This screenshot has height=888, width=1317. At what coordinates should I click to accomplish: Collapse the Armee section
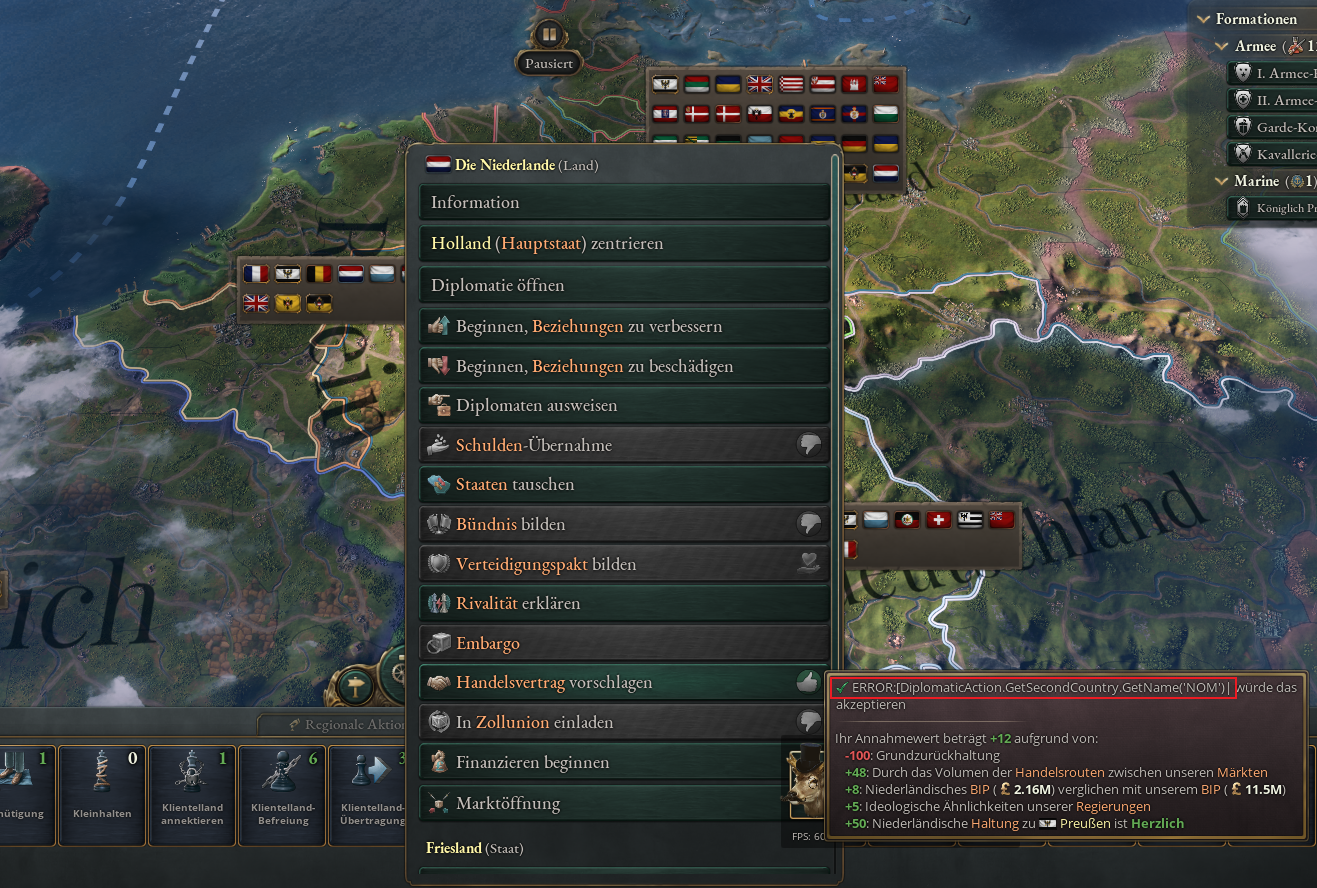(x=1222, y=46)
